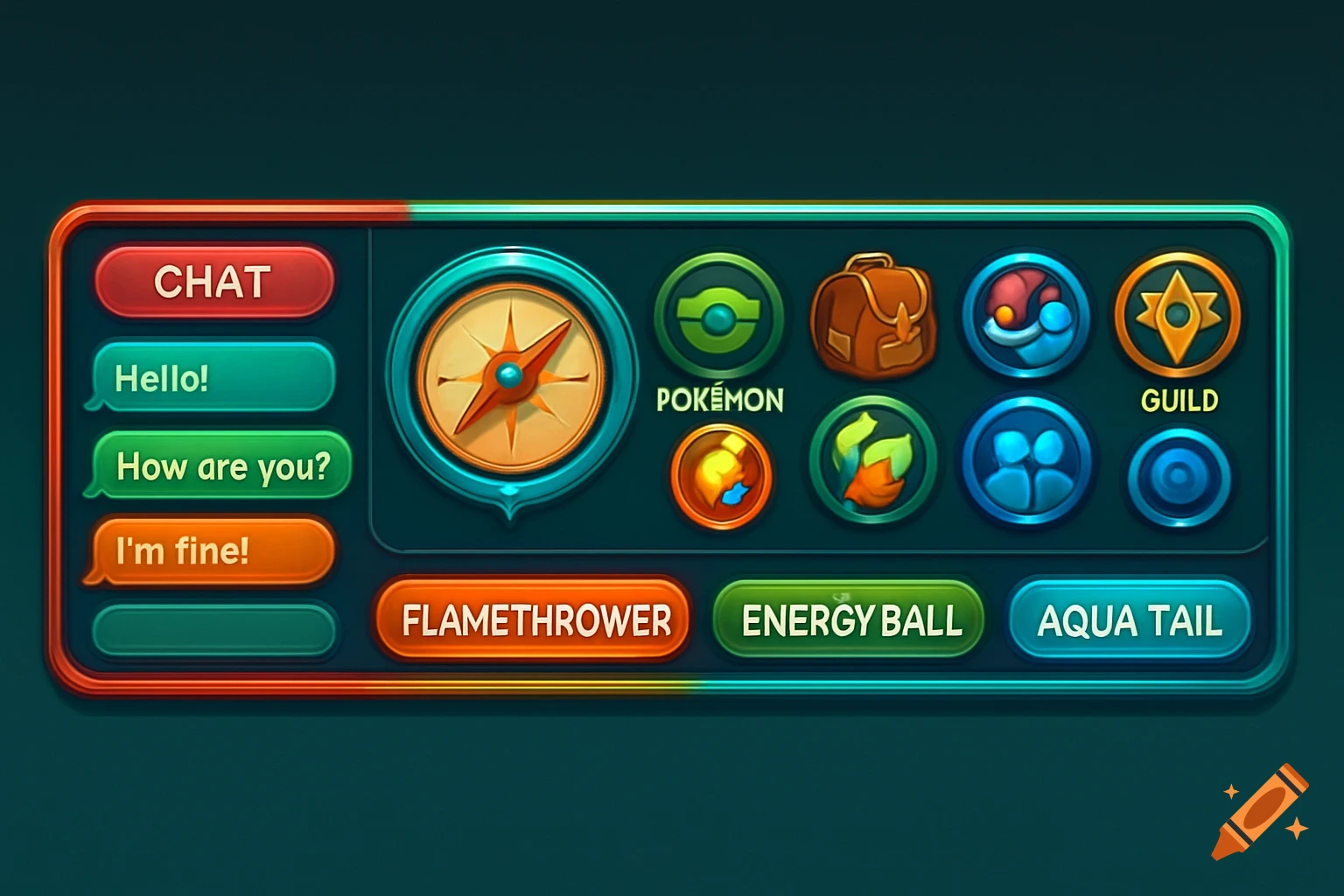Select the orange 'I'm fine!' reply bubble
The height and width of the screenshot is (896, 1344).
pyautogui.click(x=210, y=551)
